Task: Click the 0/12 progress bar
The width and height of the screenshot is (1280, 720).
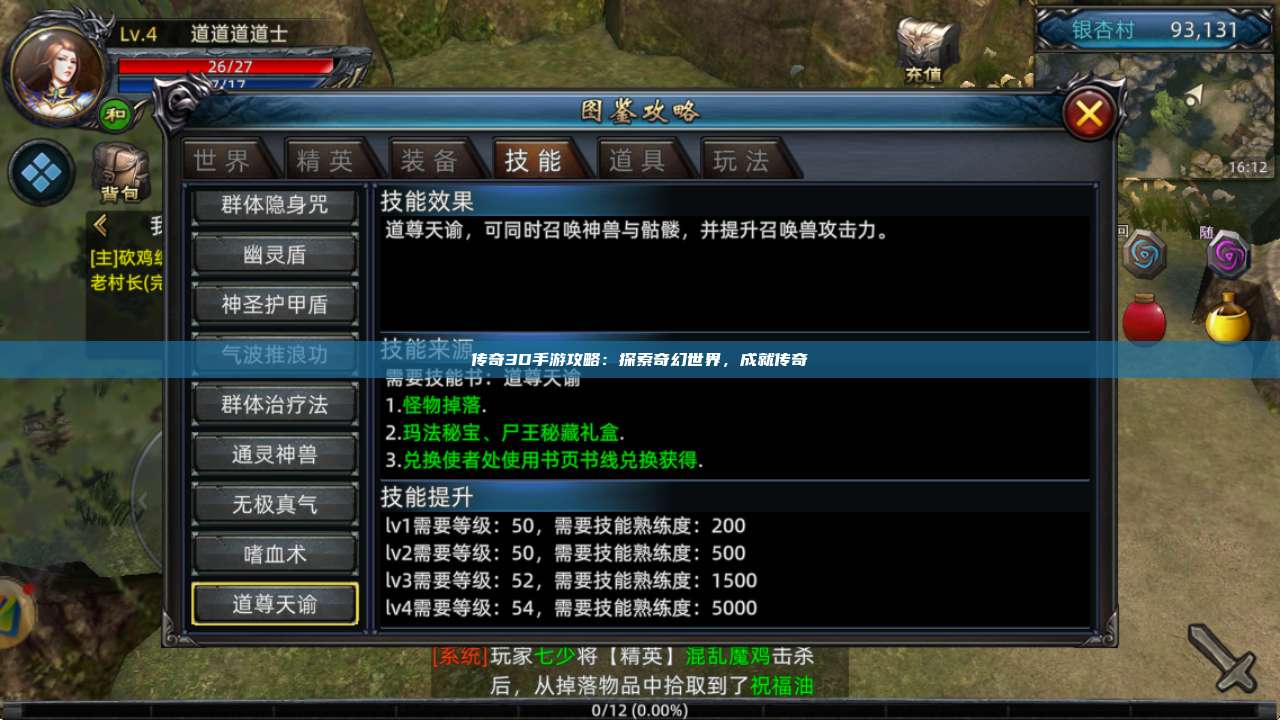Action: point(640,710)
